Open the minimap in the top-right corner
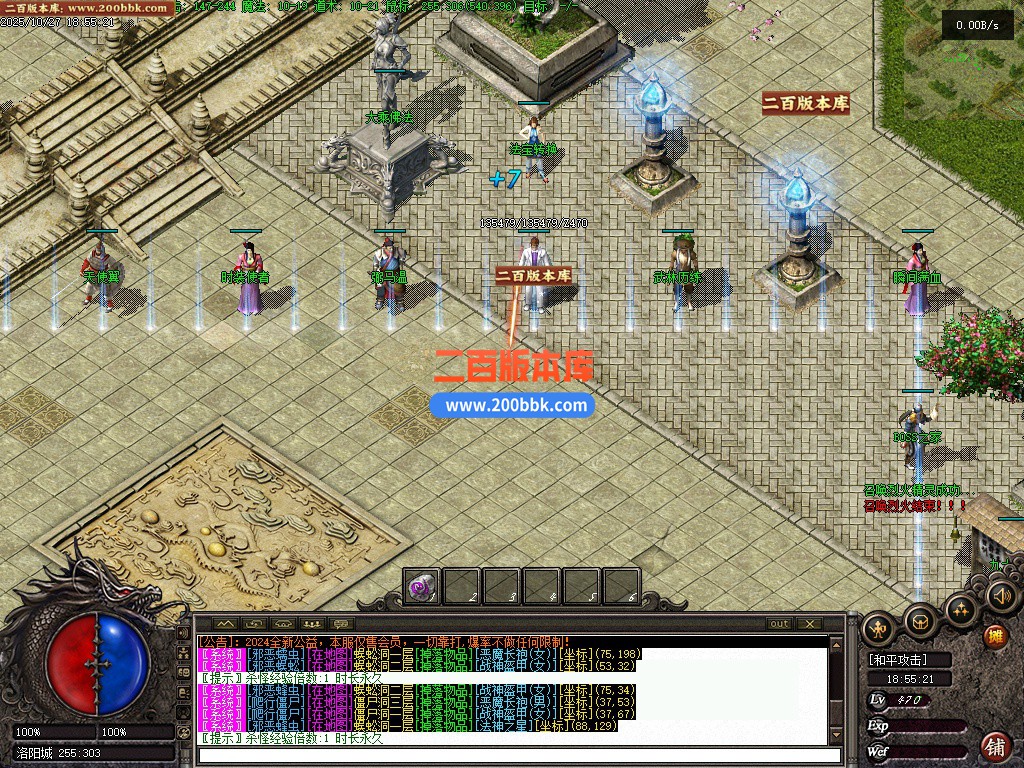The width and height of the screenshot is (1024, 768). click(x=950, y=70)
